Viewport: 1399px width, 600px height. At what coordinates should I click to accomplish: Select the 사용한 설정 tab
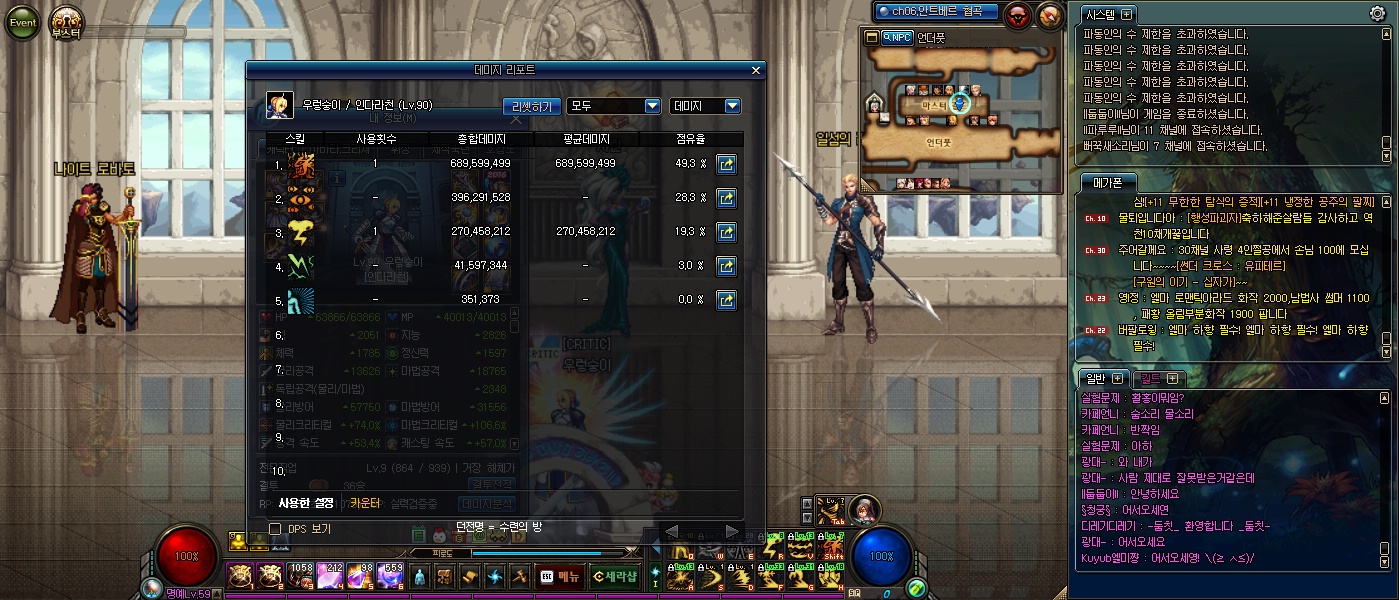tap(307, 503)
